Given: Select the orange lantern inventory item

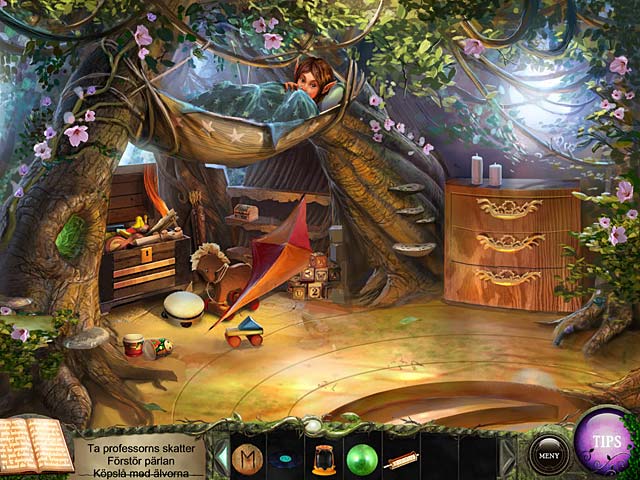Looking at the screenshot, I should click(322, 458).
